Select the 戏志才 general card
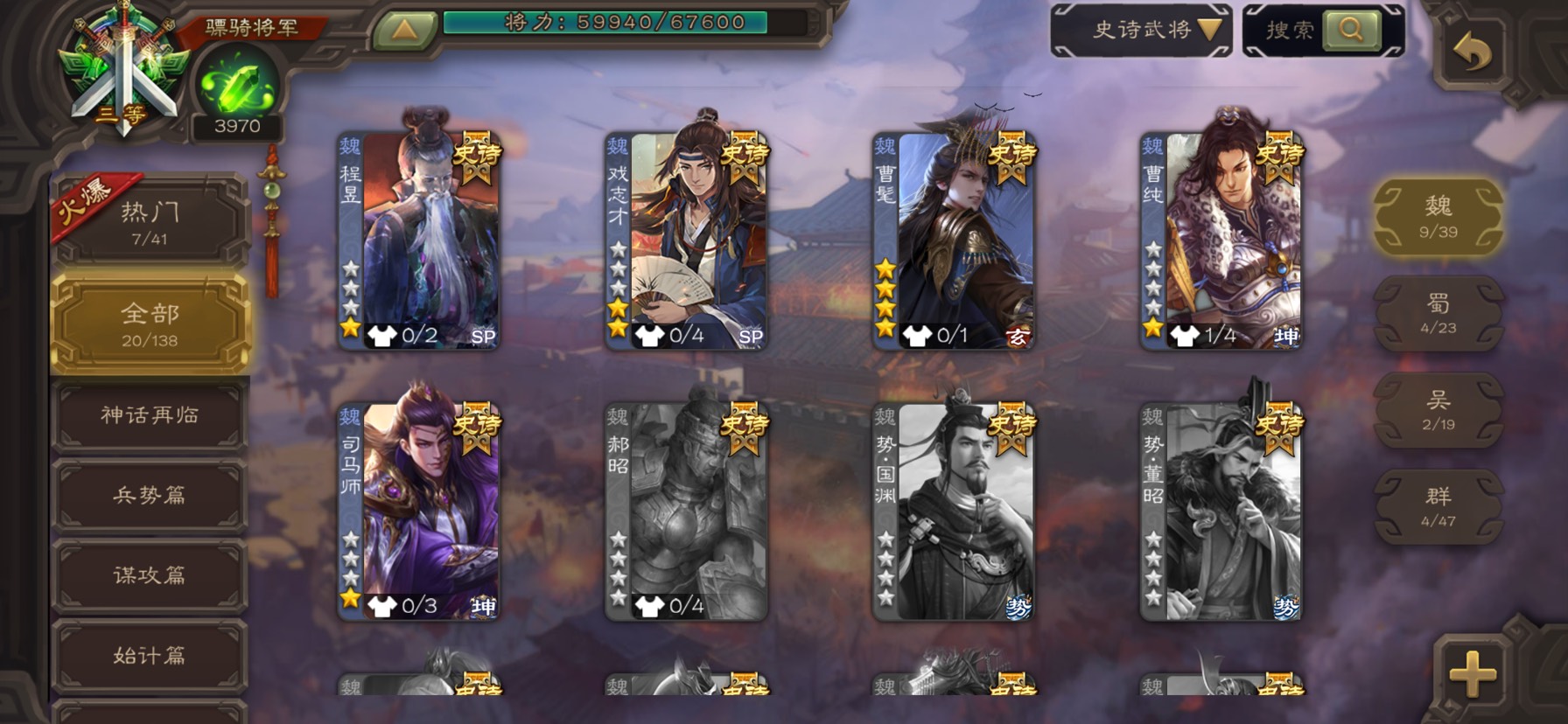The width and height of the screenshot is (1568, 724). pyautogui.click(x=687, y=240)
